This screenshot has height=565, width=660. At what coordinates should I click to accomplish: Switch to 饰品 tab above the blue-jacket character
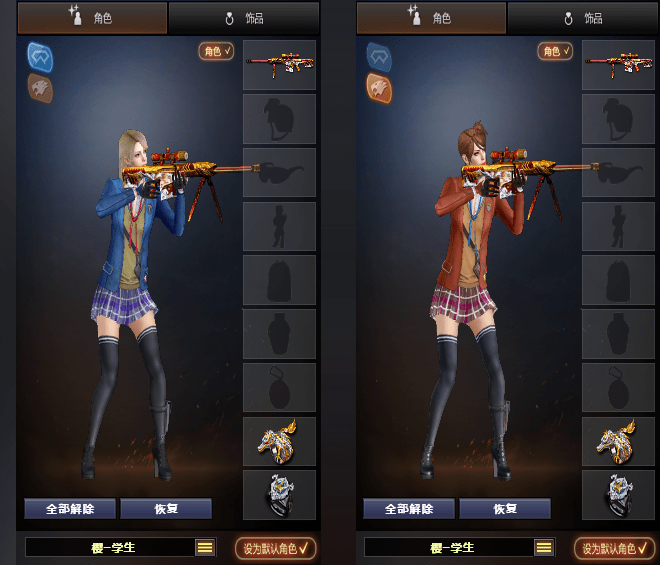[x=243, y=17]
